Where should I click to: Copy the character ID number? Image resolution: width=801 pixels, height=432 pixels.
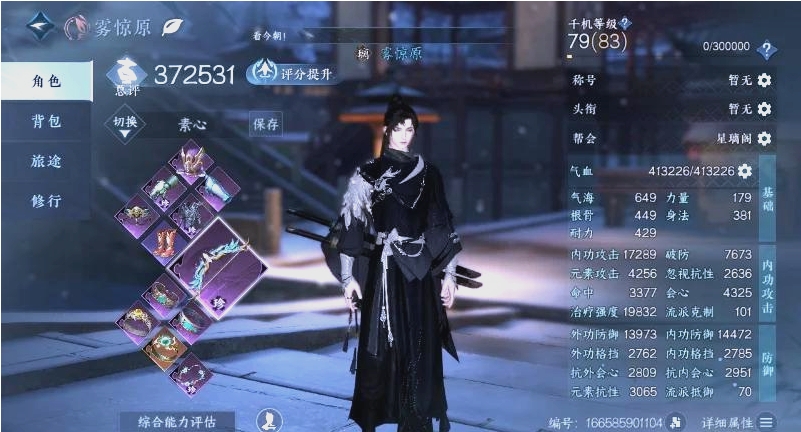coord(678,423)
